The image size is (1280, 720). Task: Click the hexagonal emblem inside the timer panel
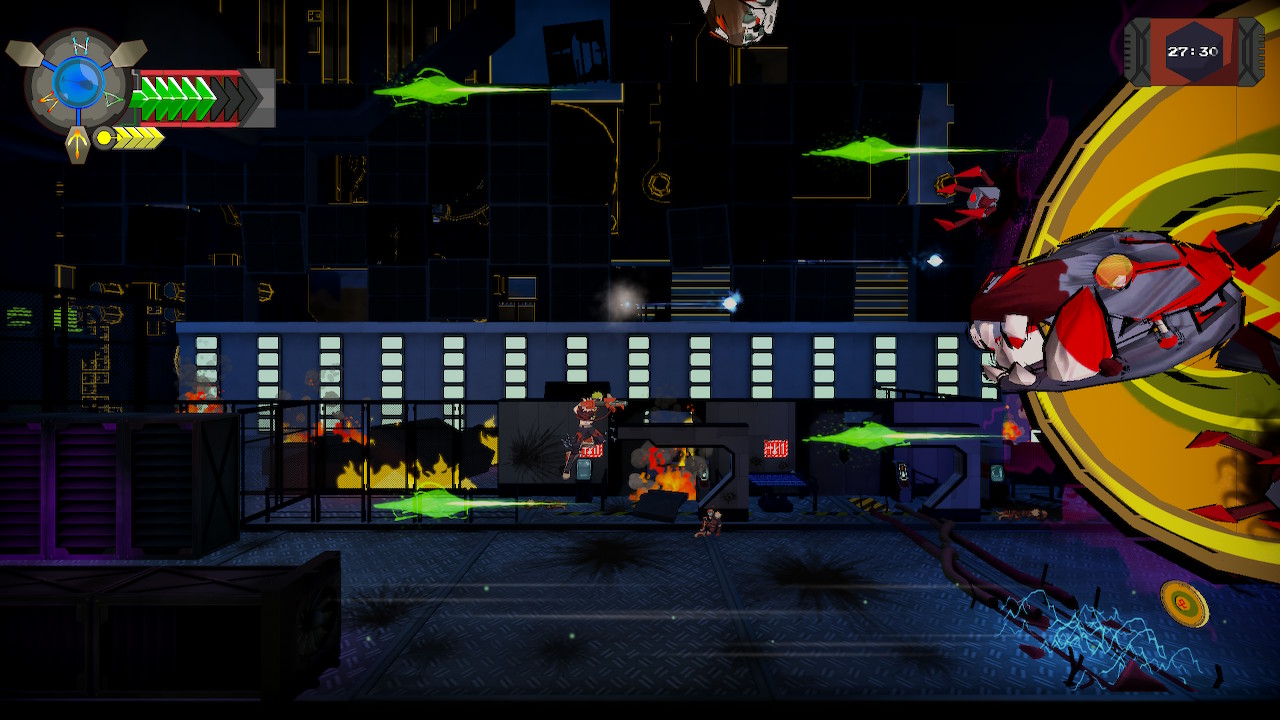[x=1195, y=45]
